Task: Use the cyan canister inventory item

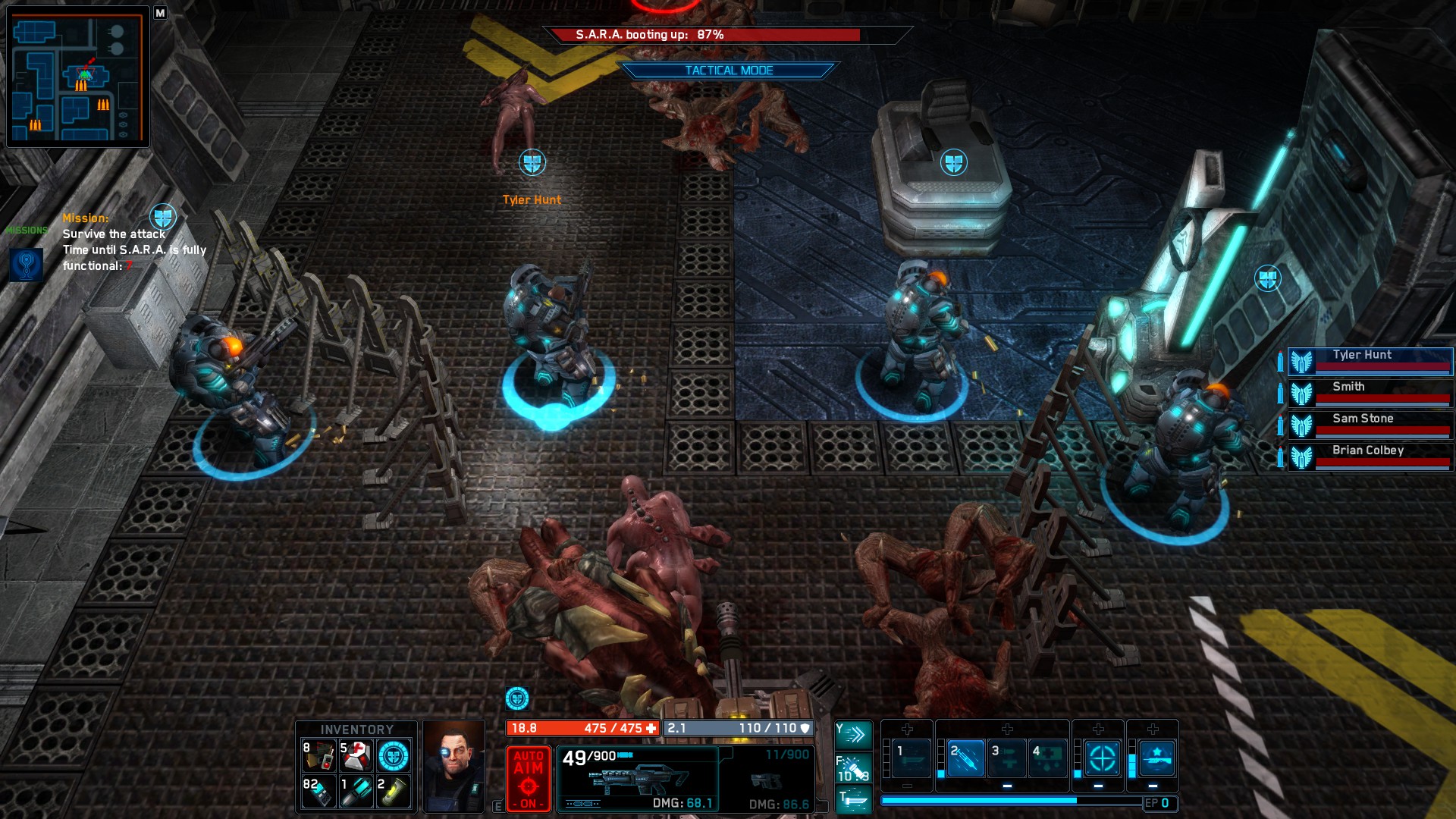Action: tap(356, 792)
